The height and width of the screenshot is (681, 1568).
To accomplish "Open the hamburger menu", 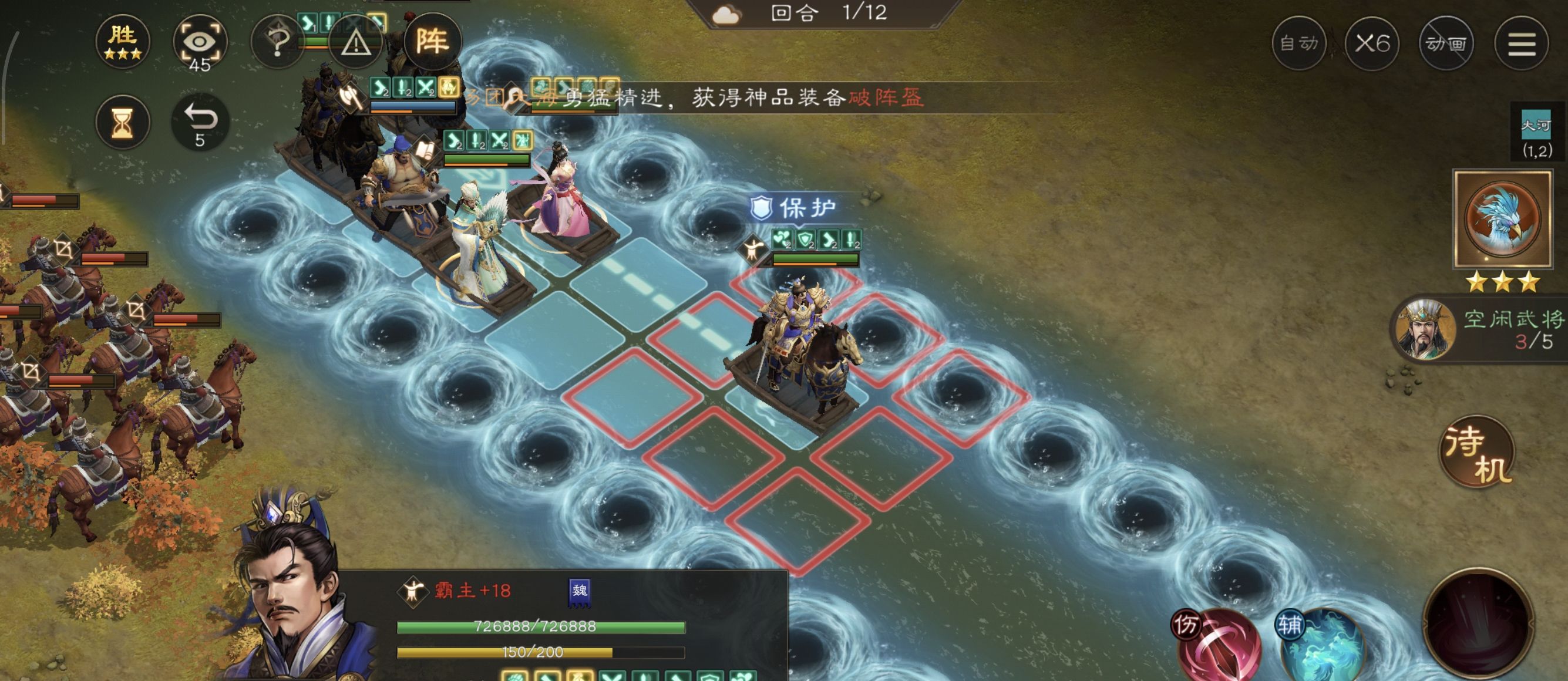I will pyautogui.click(x=1524, y=43).
